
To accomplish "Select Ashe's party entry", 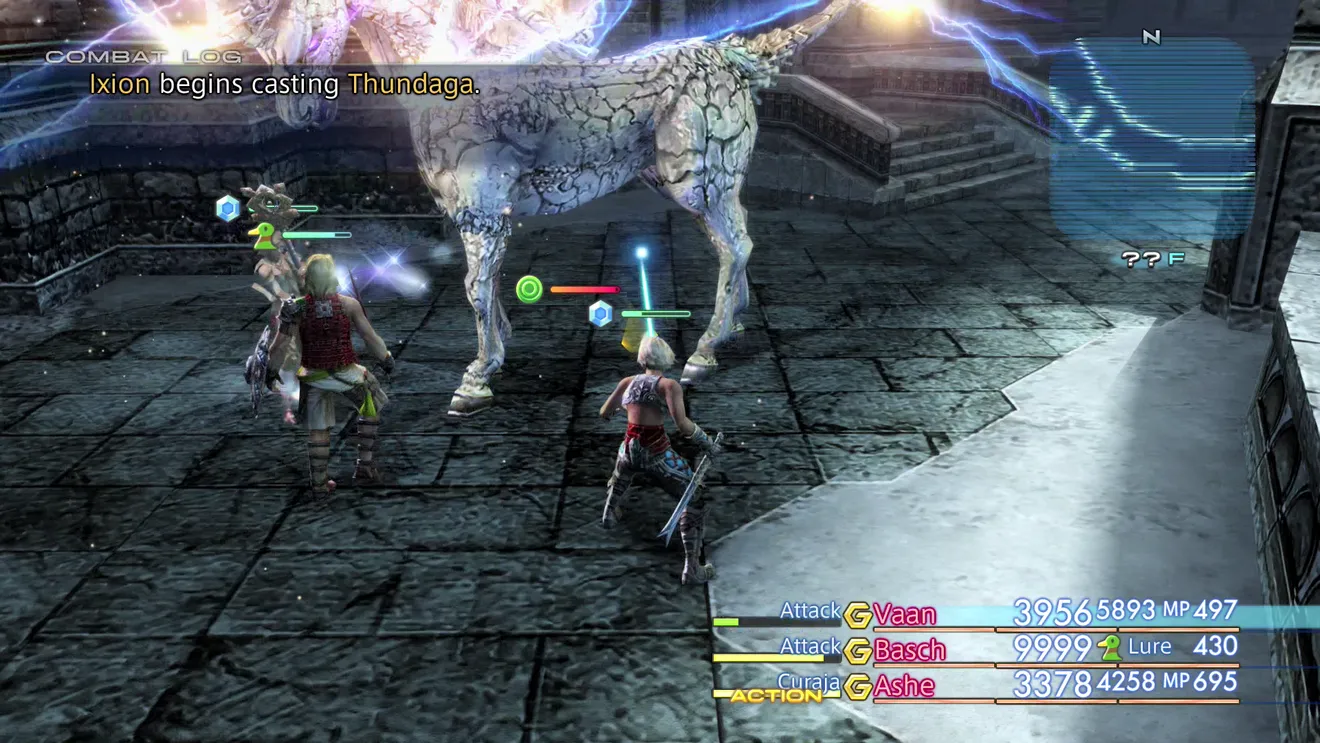I will click(904, 686).
